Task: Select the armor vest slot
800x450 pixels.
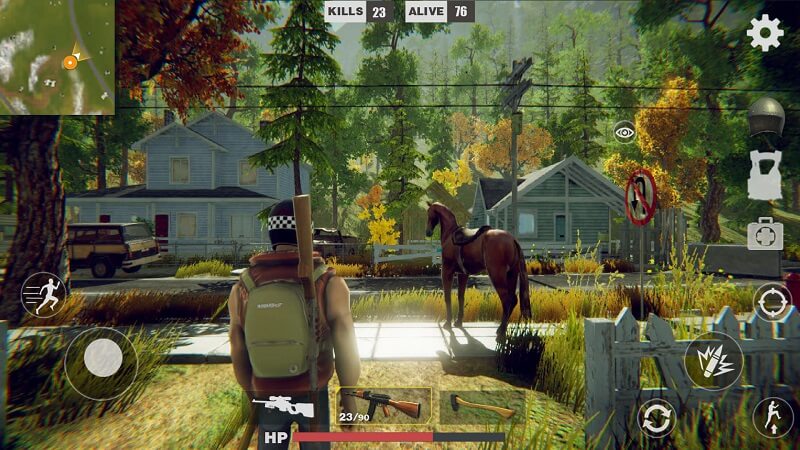Action: (765, 176)
